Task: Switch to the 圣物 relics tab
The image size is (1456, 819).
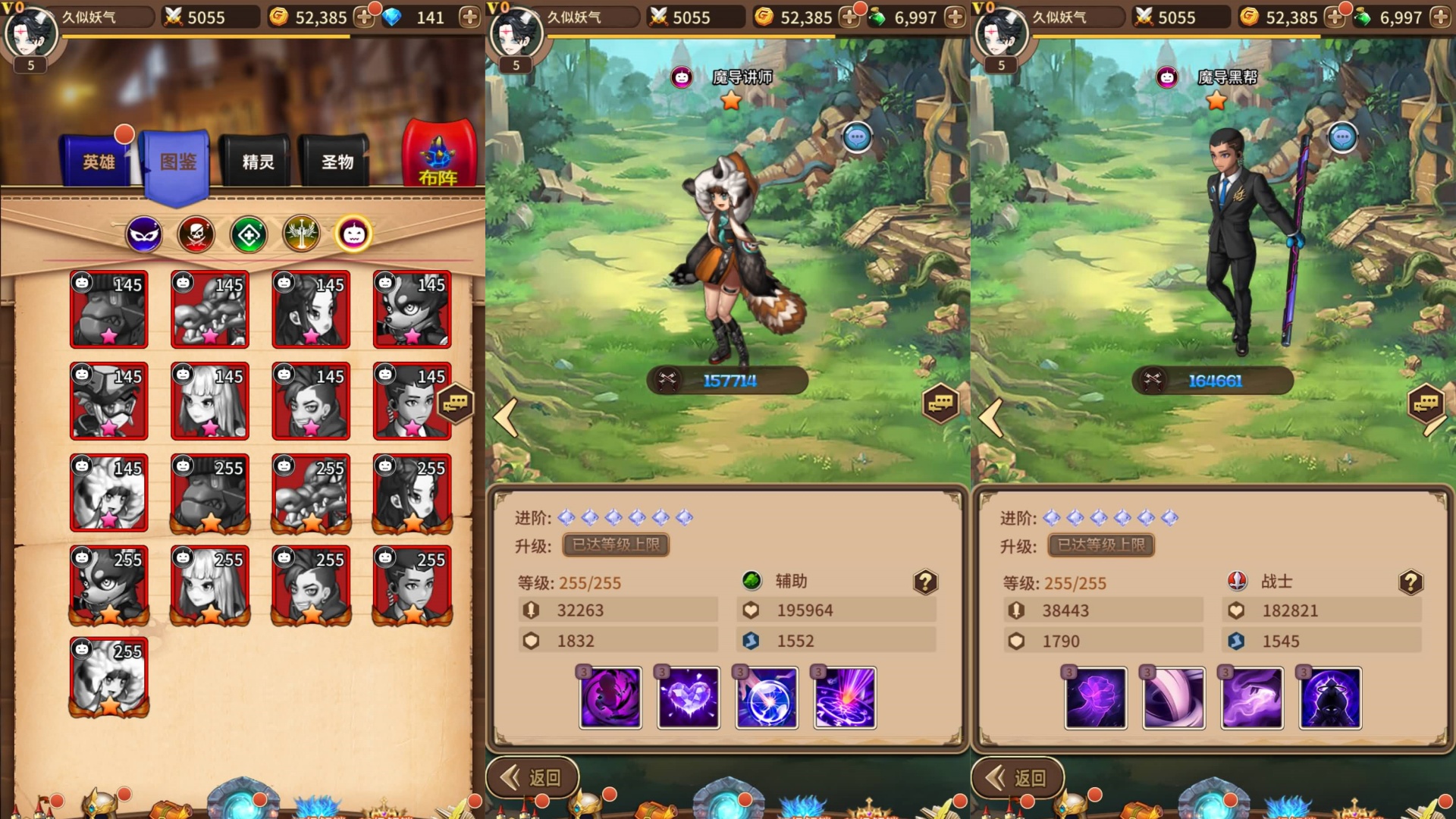Action: click(337, 162)
